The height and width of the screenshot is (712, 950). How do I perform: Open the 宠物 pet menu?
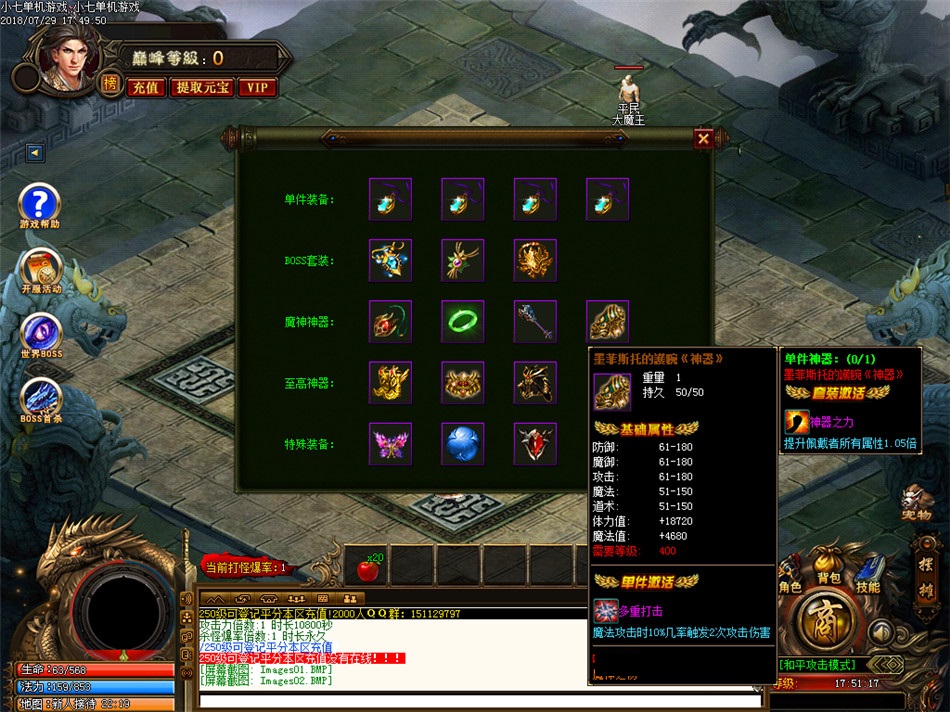(916, 499)
